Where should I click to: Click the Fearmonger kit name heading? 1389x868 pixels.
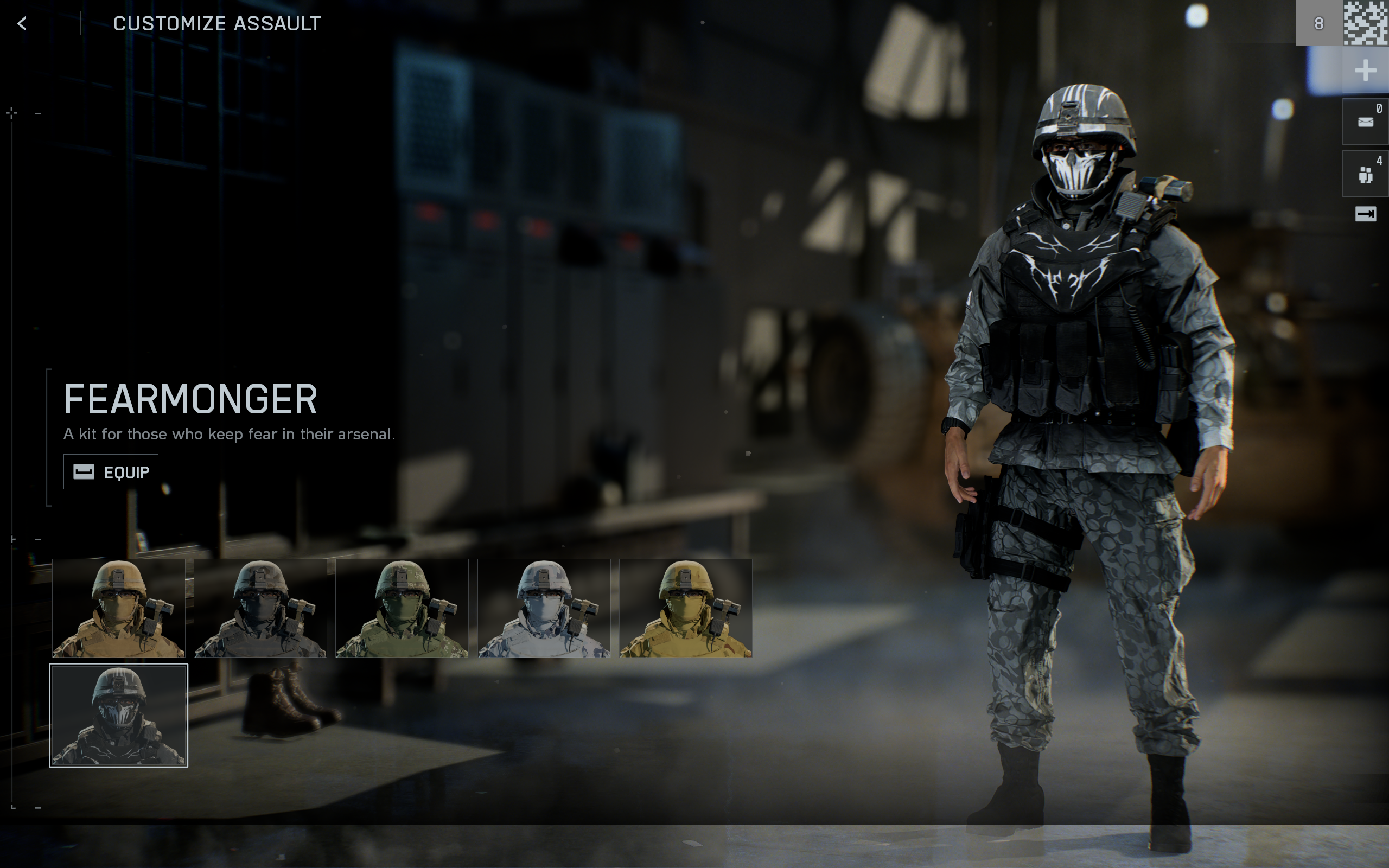[189, 398]
